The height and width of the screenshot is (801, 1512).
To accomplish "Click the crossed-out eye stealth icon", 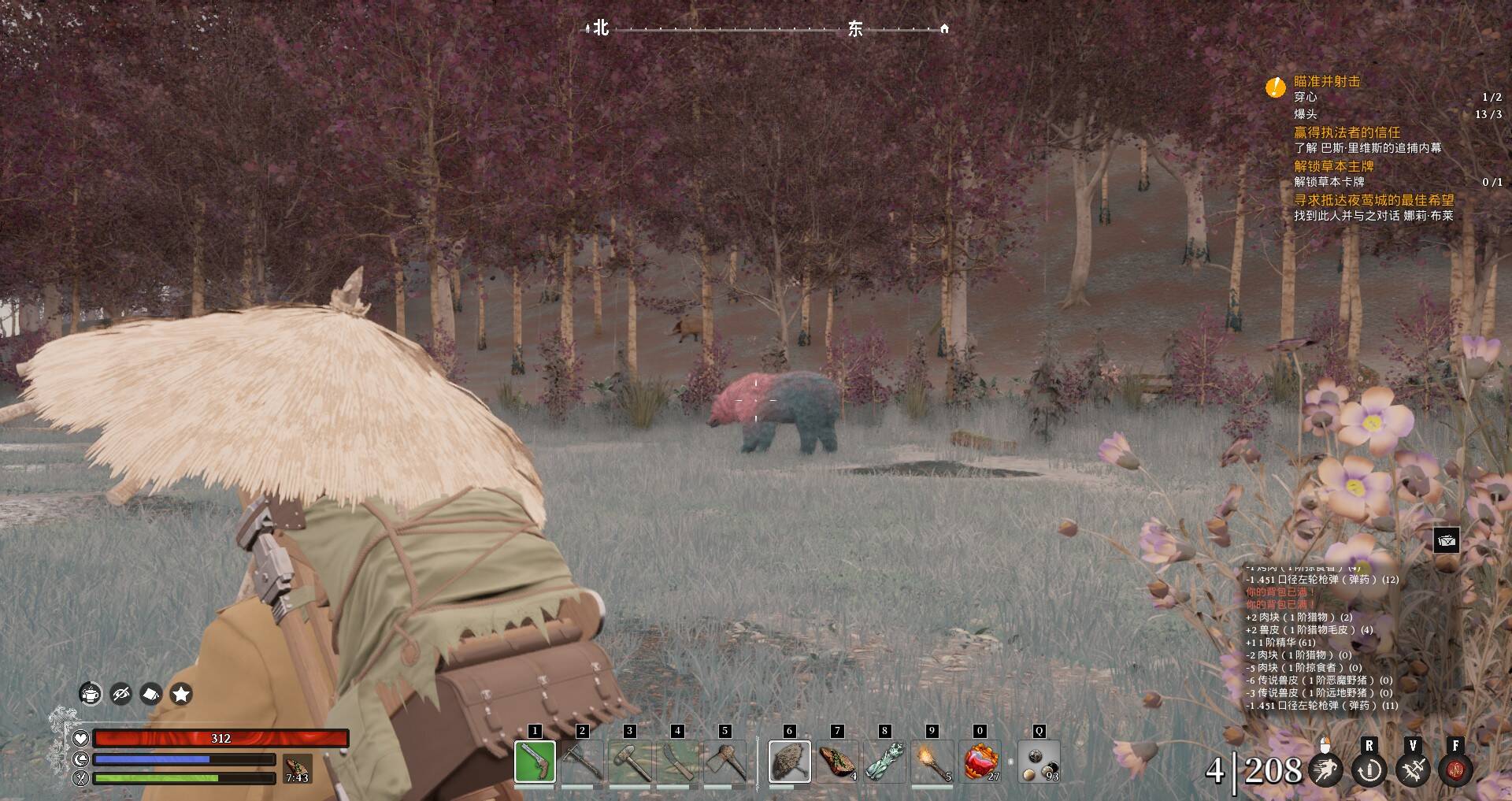I will [x=120, y=694].
